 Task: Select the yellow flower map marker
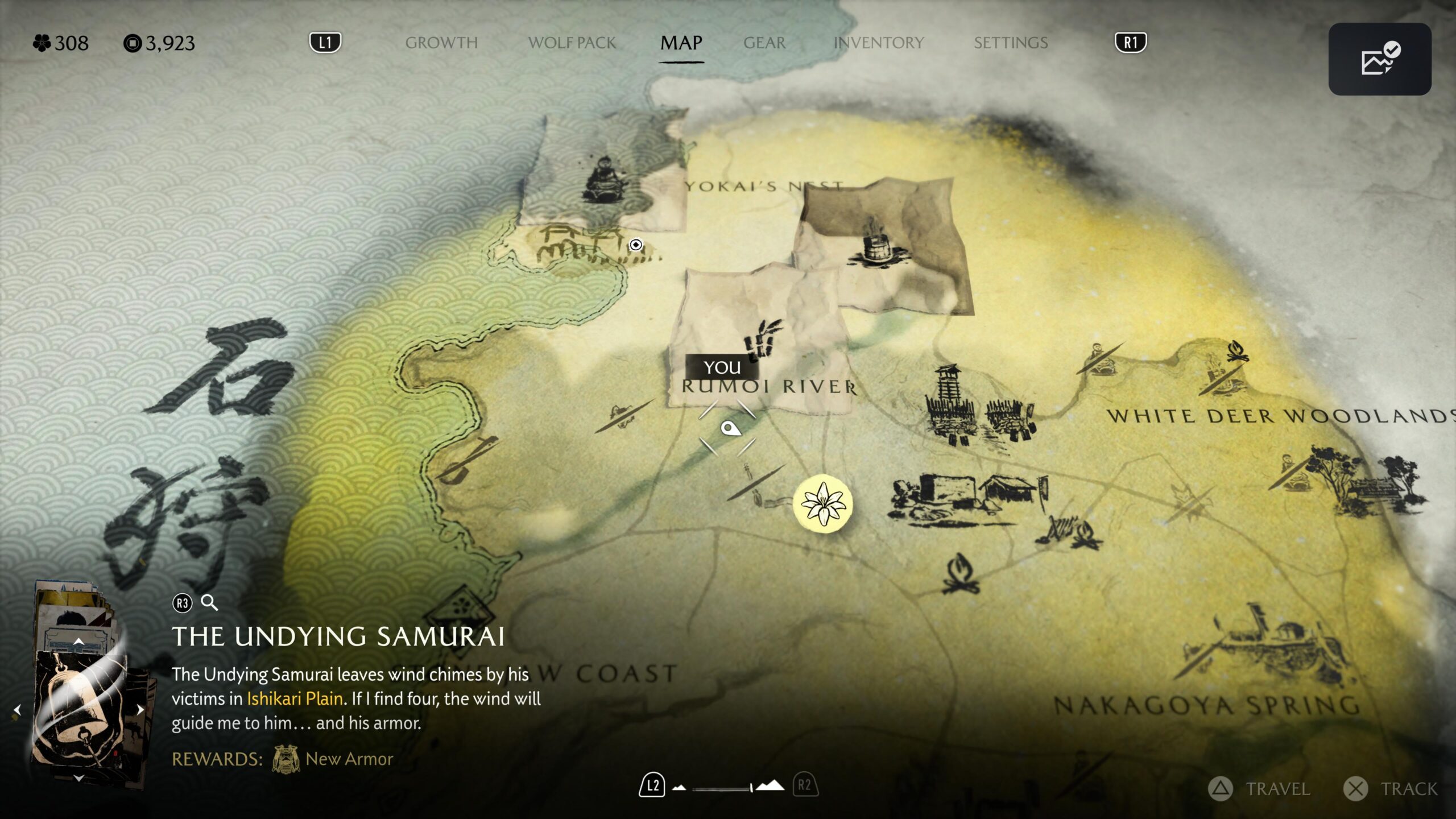[822, 503]
